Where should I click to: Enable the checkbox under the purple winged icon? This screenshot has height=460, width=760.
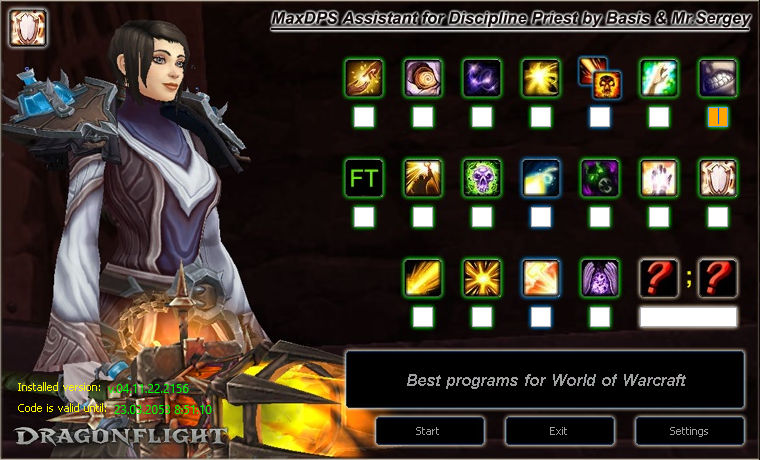[x=600, y=317]
